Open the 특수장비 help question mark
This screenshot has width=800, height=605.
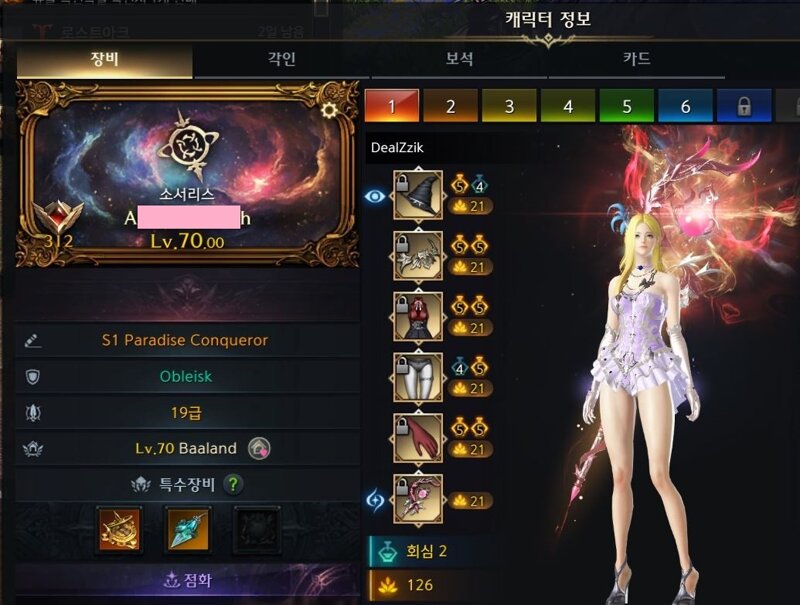coord(234,485)
